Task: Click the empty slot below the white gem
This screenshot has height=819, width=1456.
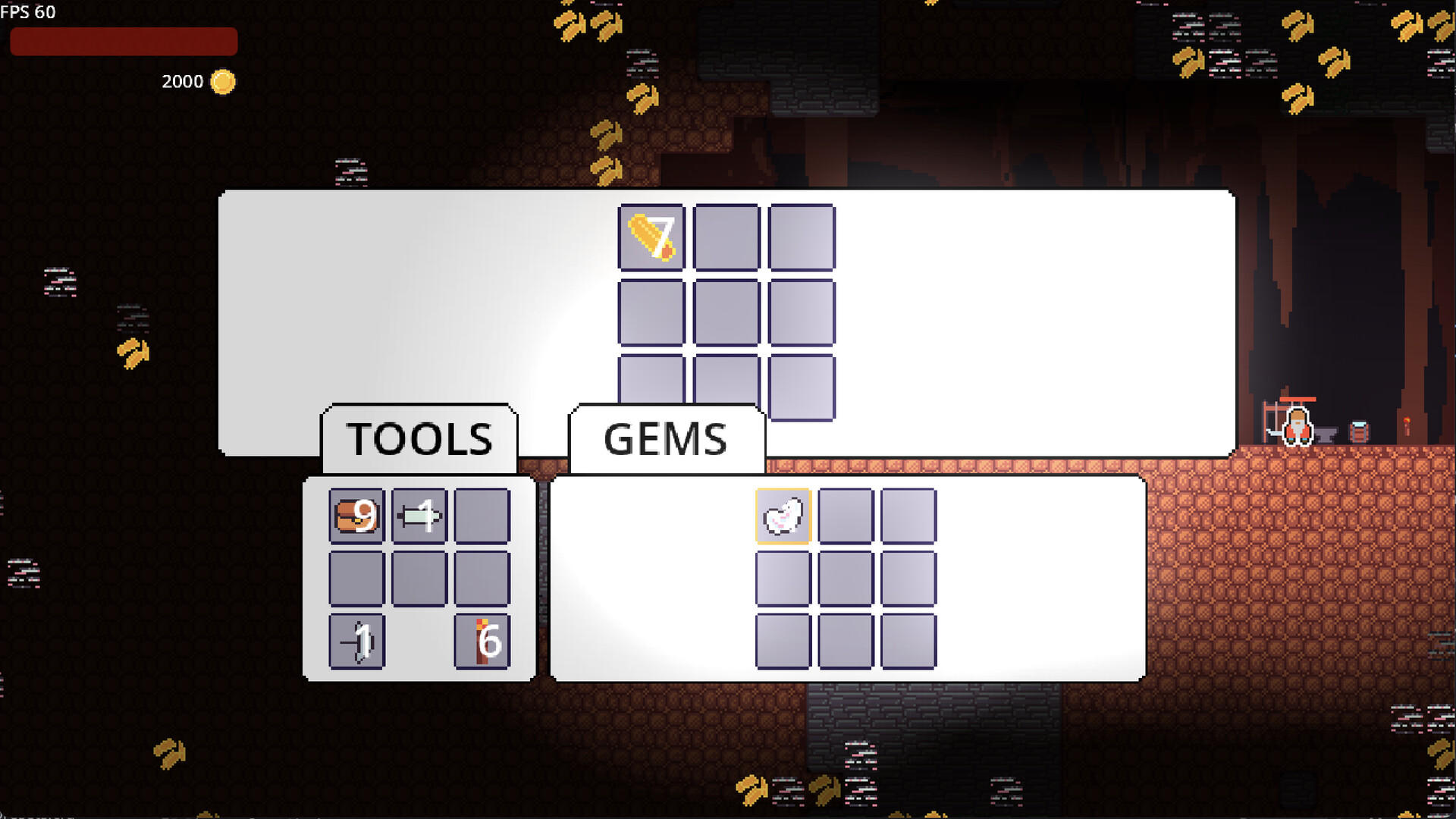Action: pyautogui.click(x=783, y=580)
